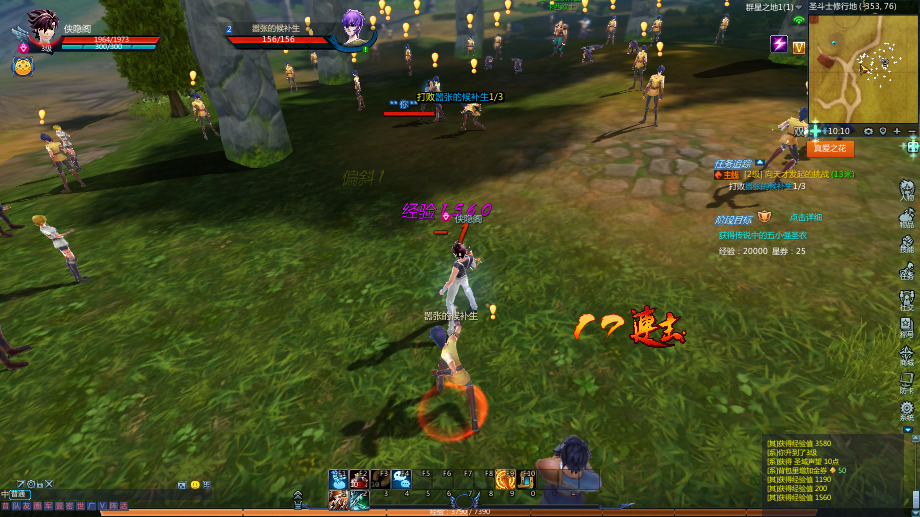
Task: Open the 技能 skills menu icon
Action: [x=906, y=244]
